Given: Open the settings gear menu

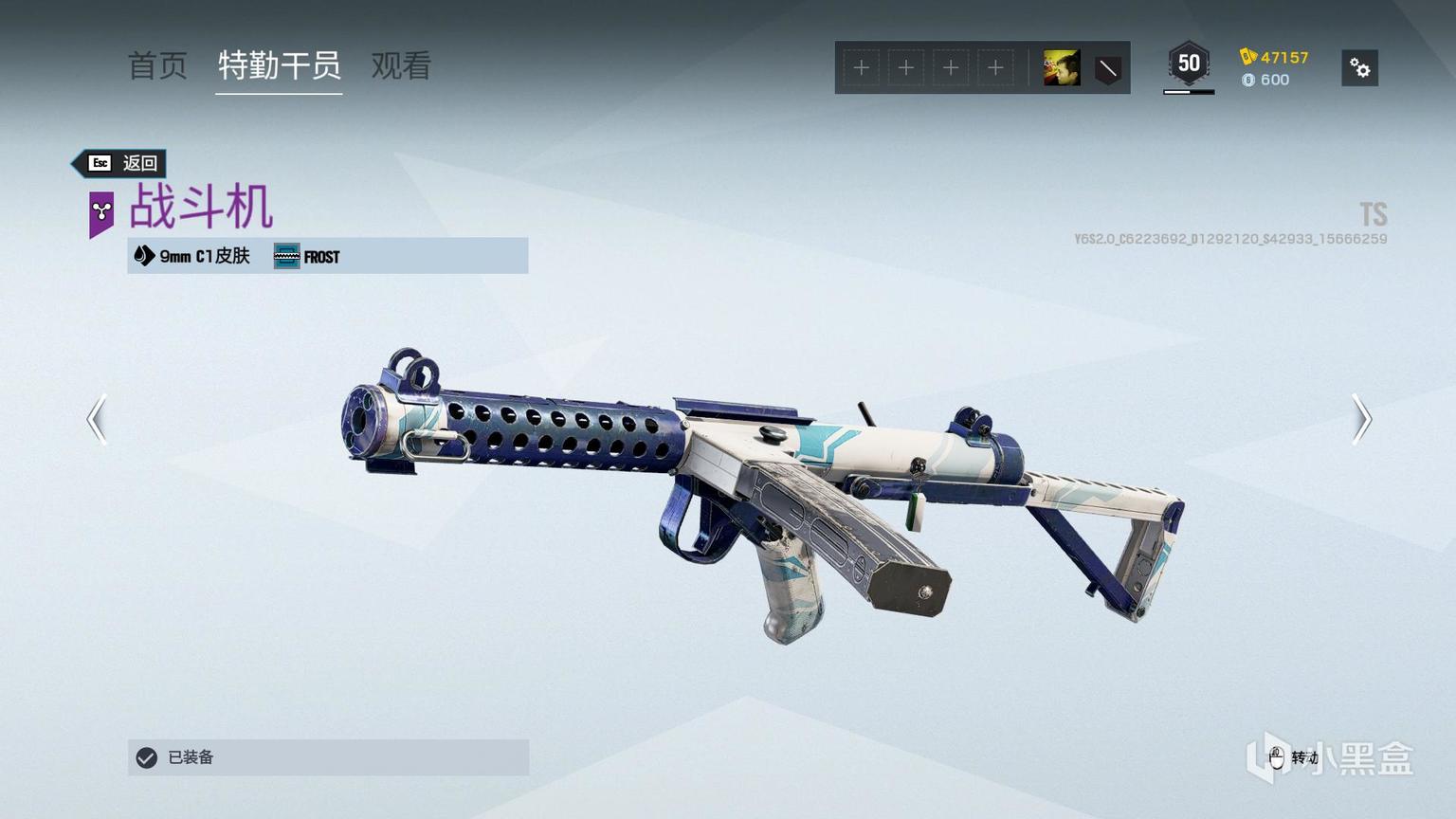Looking at the screenshot, I should pyautogui.click(x=1359, y=68).
